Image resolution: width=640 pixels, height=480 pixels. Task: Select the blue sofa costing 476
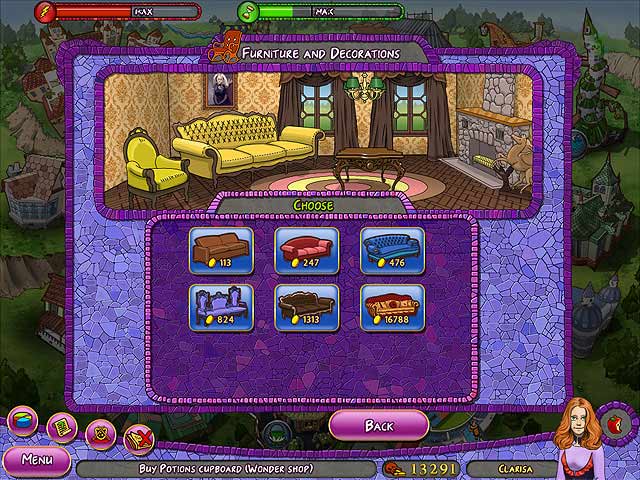[392, 250]
